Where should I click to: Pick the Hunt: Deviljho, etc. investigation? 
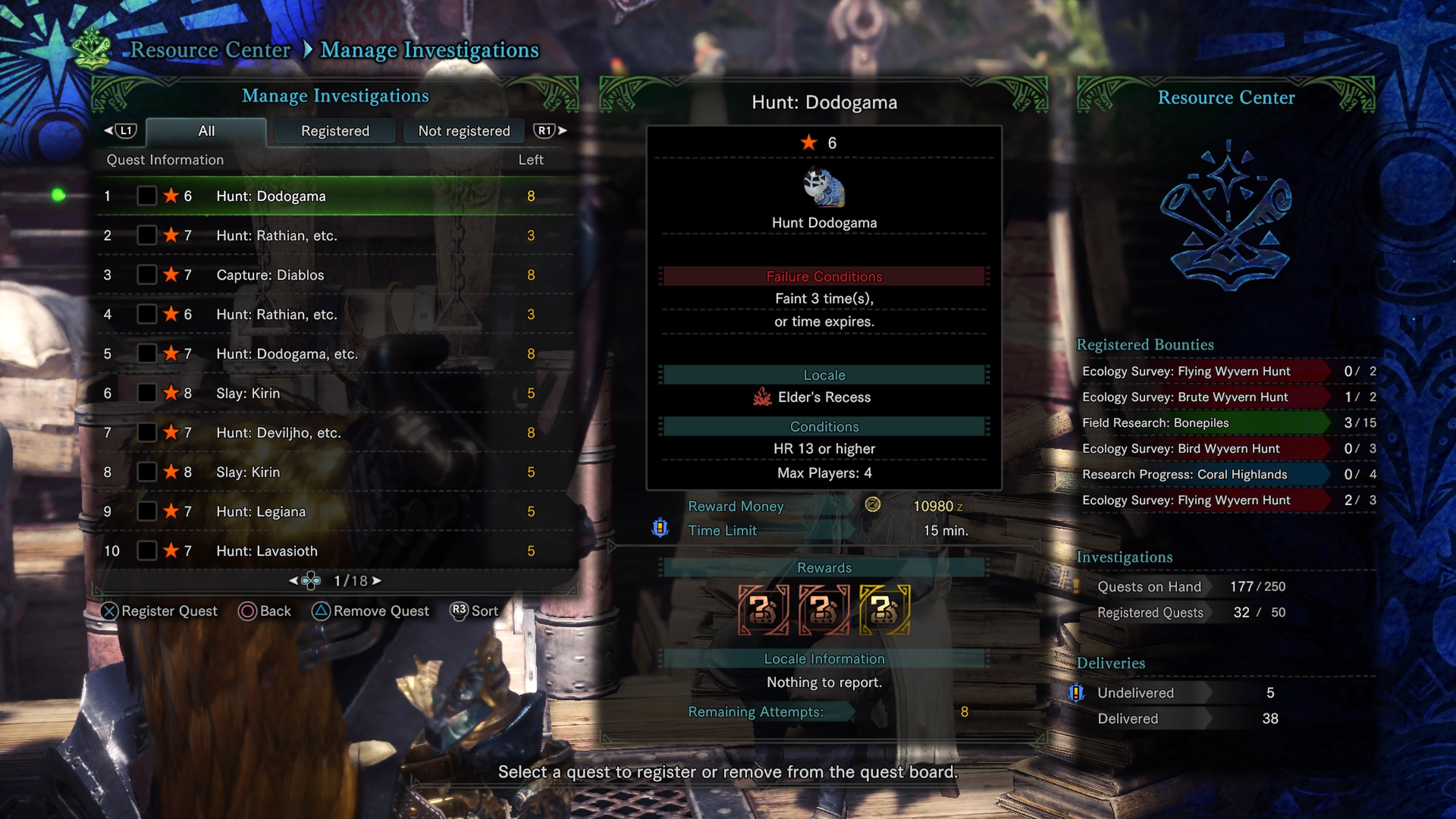pyautogui.click(x=279, y=433)
